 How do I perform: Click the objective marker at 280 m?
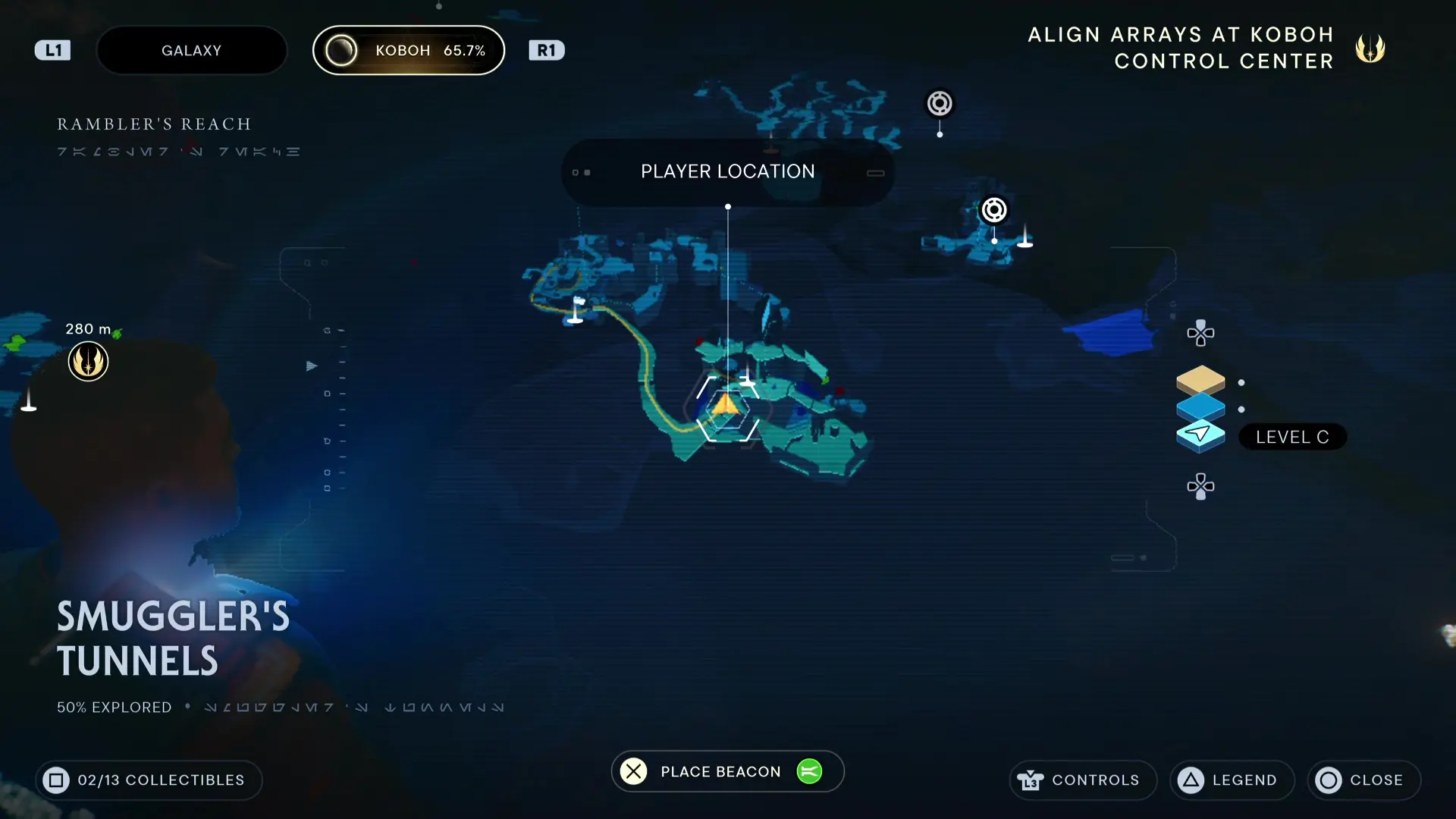pyautogui.click(x=88, y=361)
